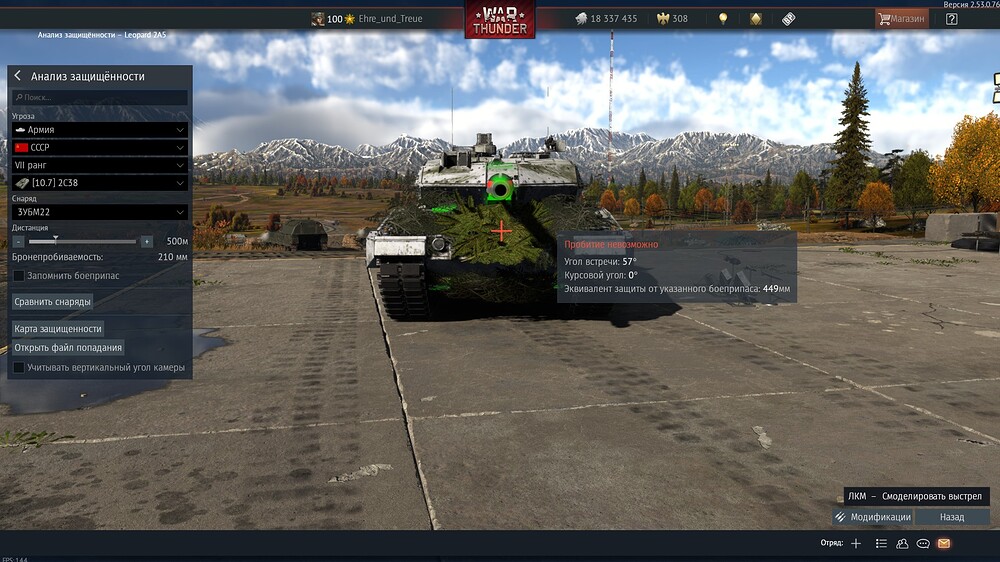Open the Армия threat type dropdown

99,130
